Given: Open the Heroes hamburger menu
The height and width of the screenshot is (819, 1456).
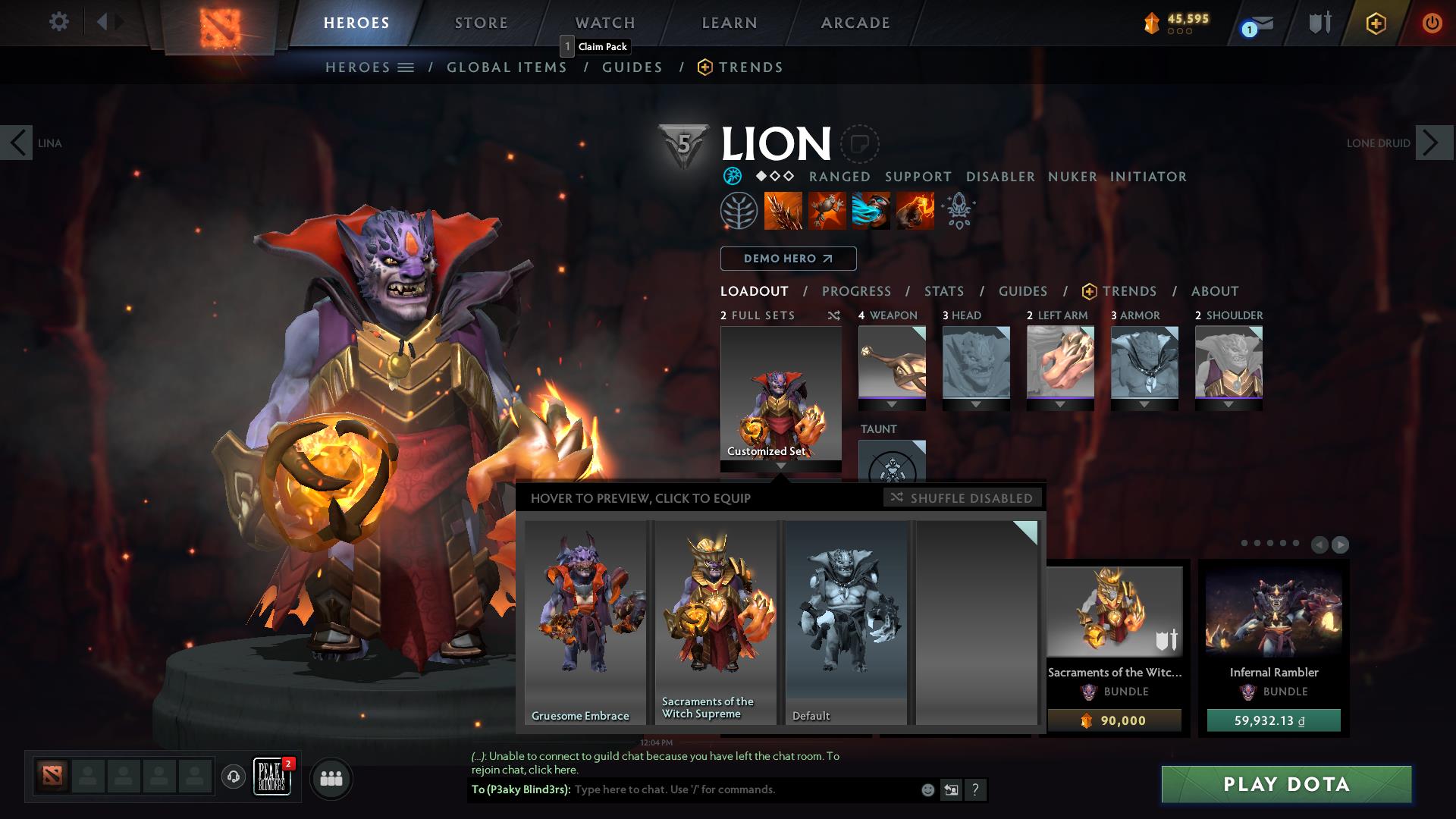Looking at the screenshot, I should tap(406, 67).
